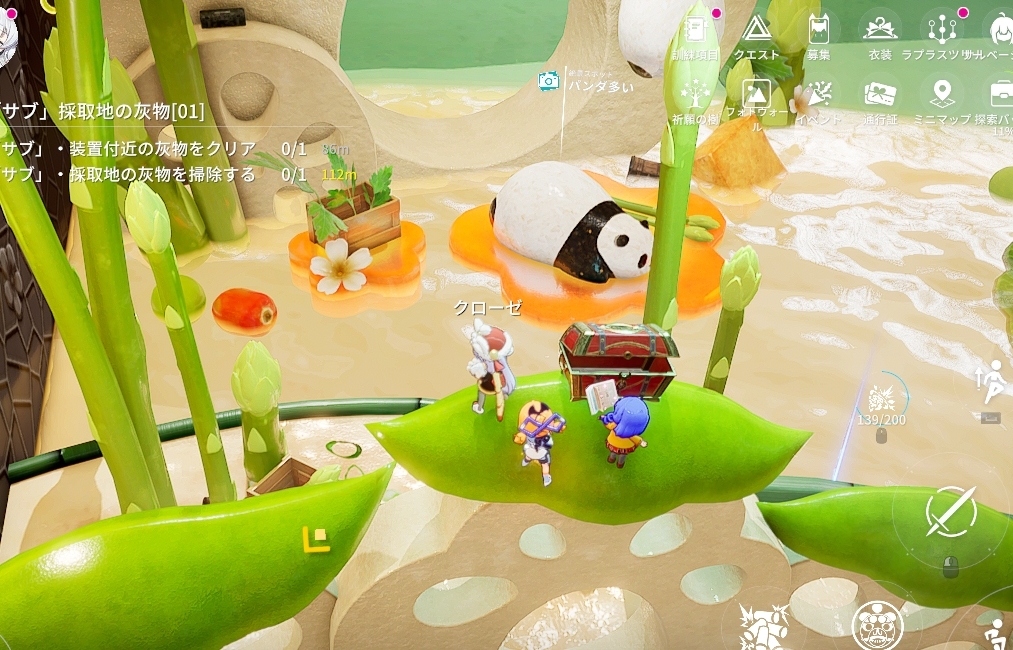The width and height of the screenshot is (1013, 650).
Task: Click the sword attack button
Action: [949, 512]
